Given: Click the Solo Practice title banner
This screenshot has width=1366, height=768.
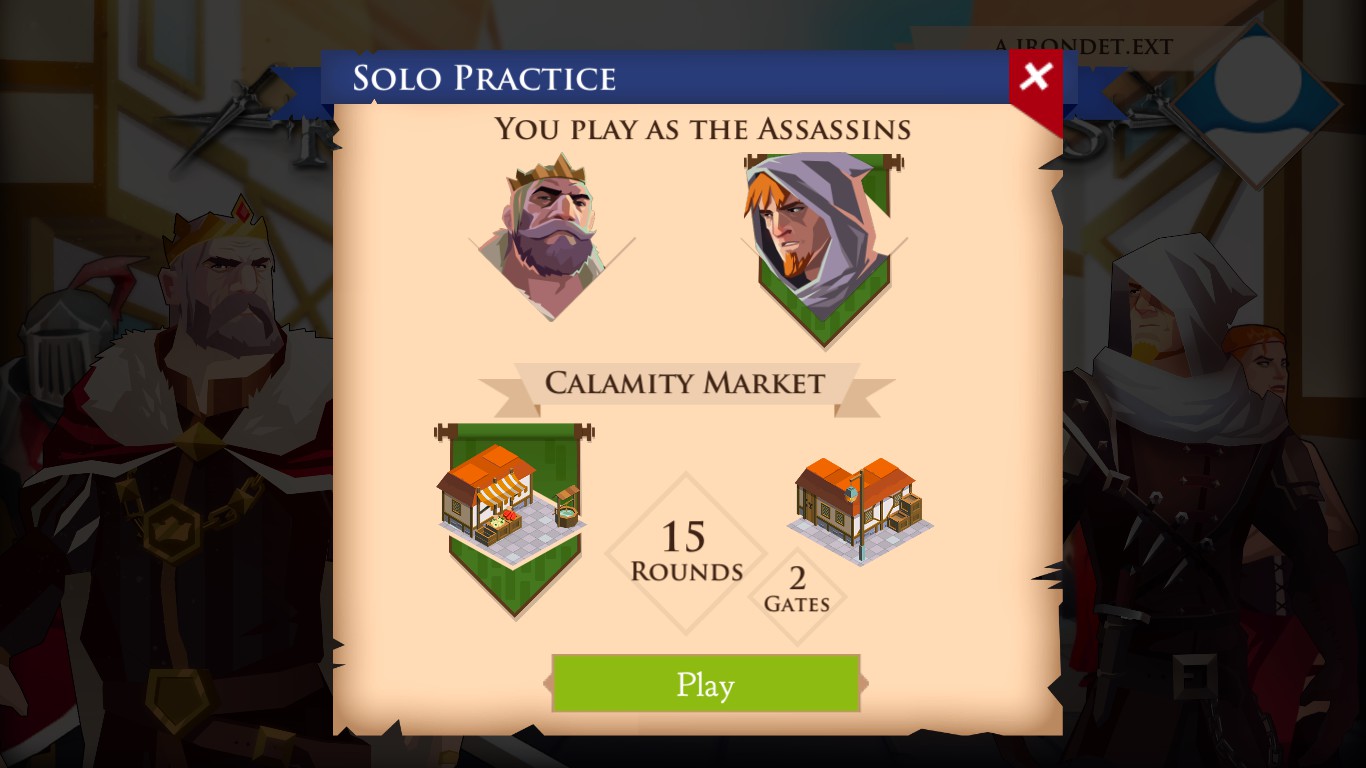Looking at the screenshot, I should pyautogui.click(x=487, y=77).
